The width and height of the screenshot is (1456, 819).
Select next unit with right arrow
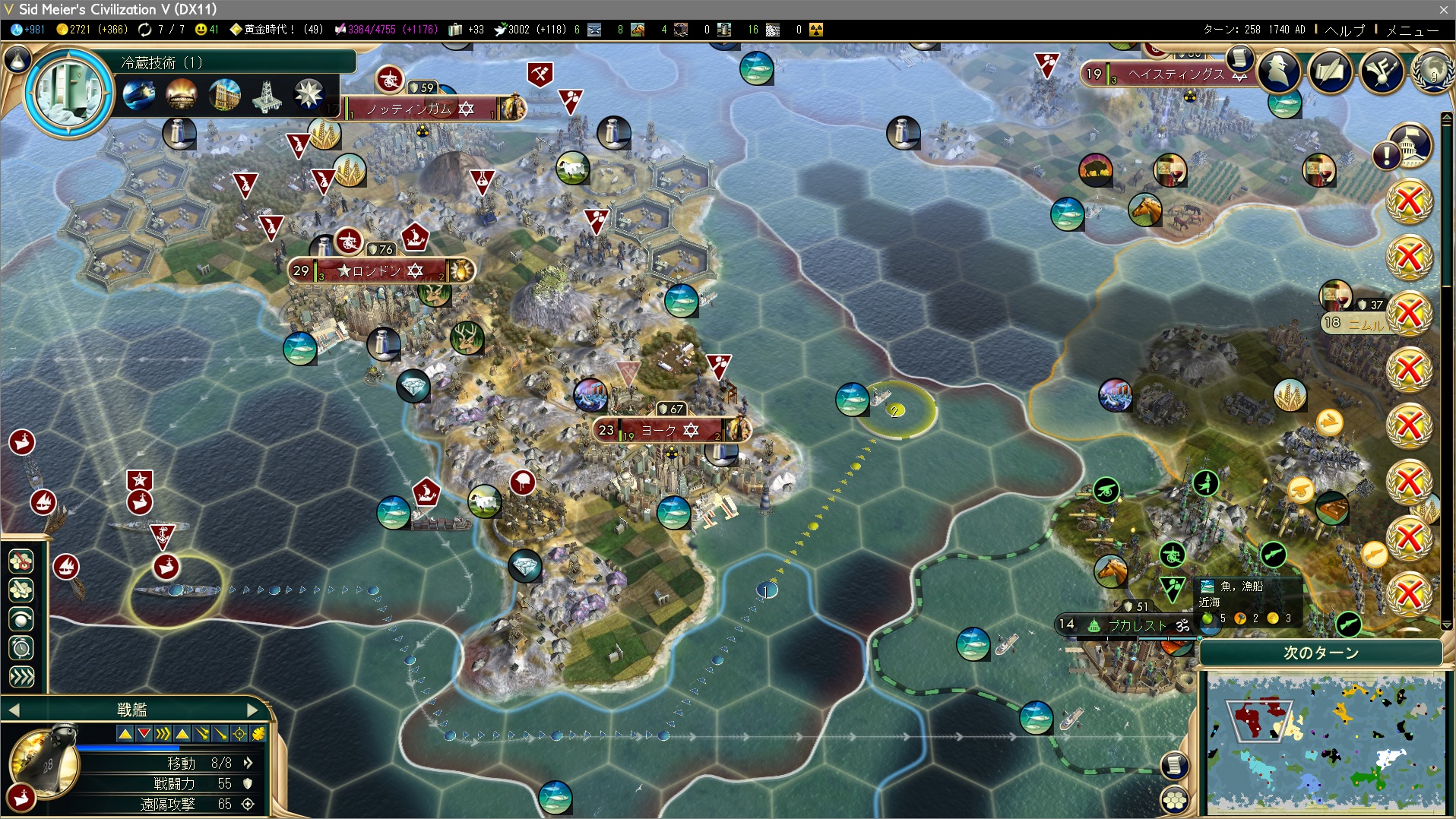(x=252, y=710)
